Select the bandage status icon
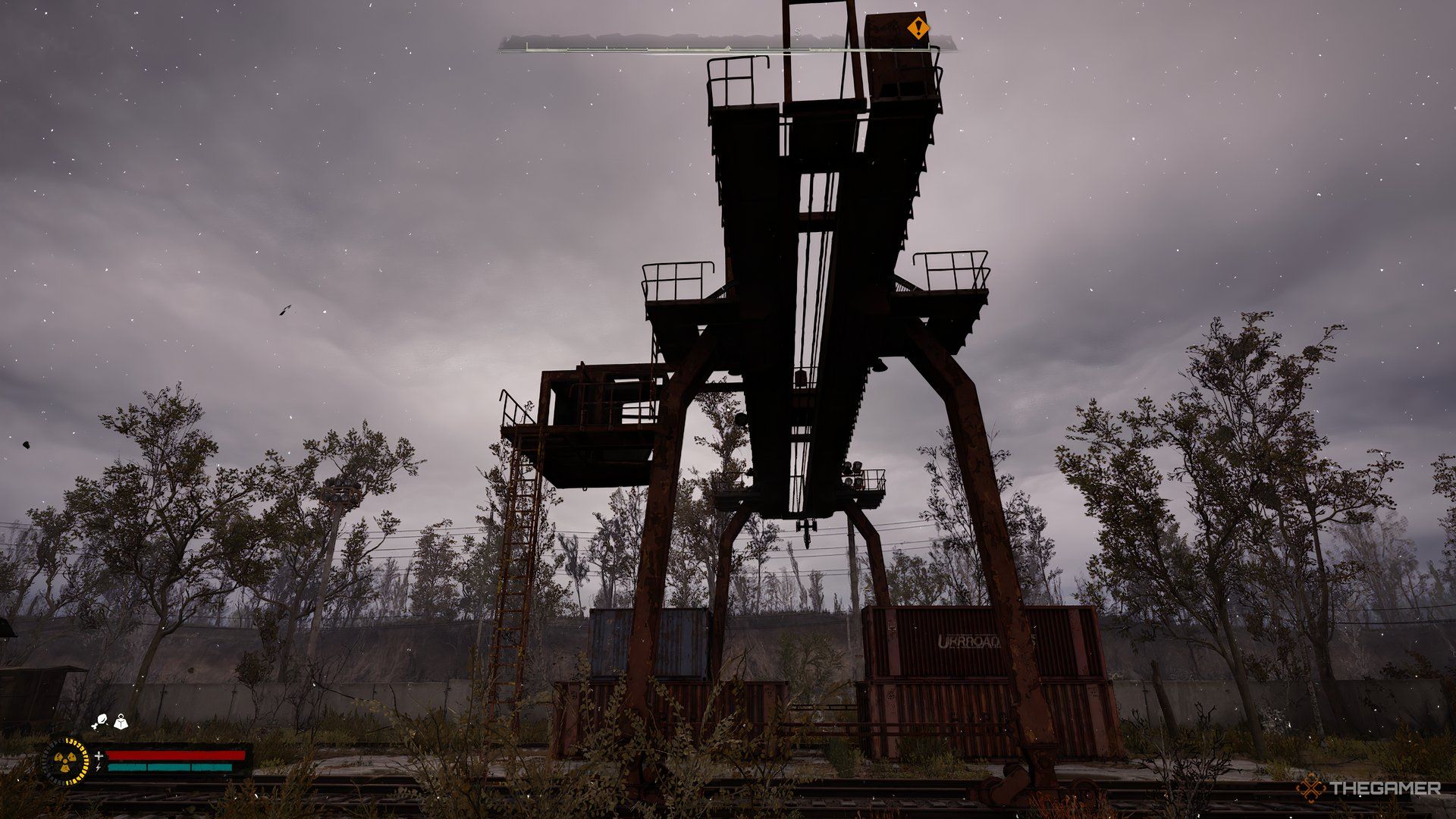The image size is (1456, 819). point(101,720)
